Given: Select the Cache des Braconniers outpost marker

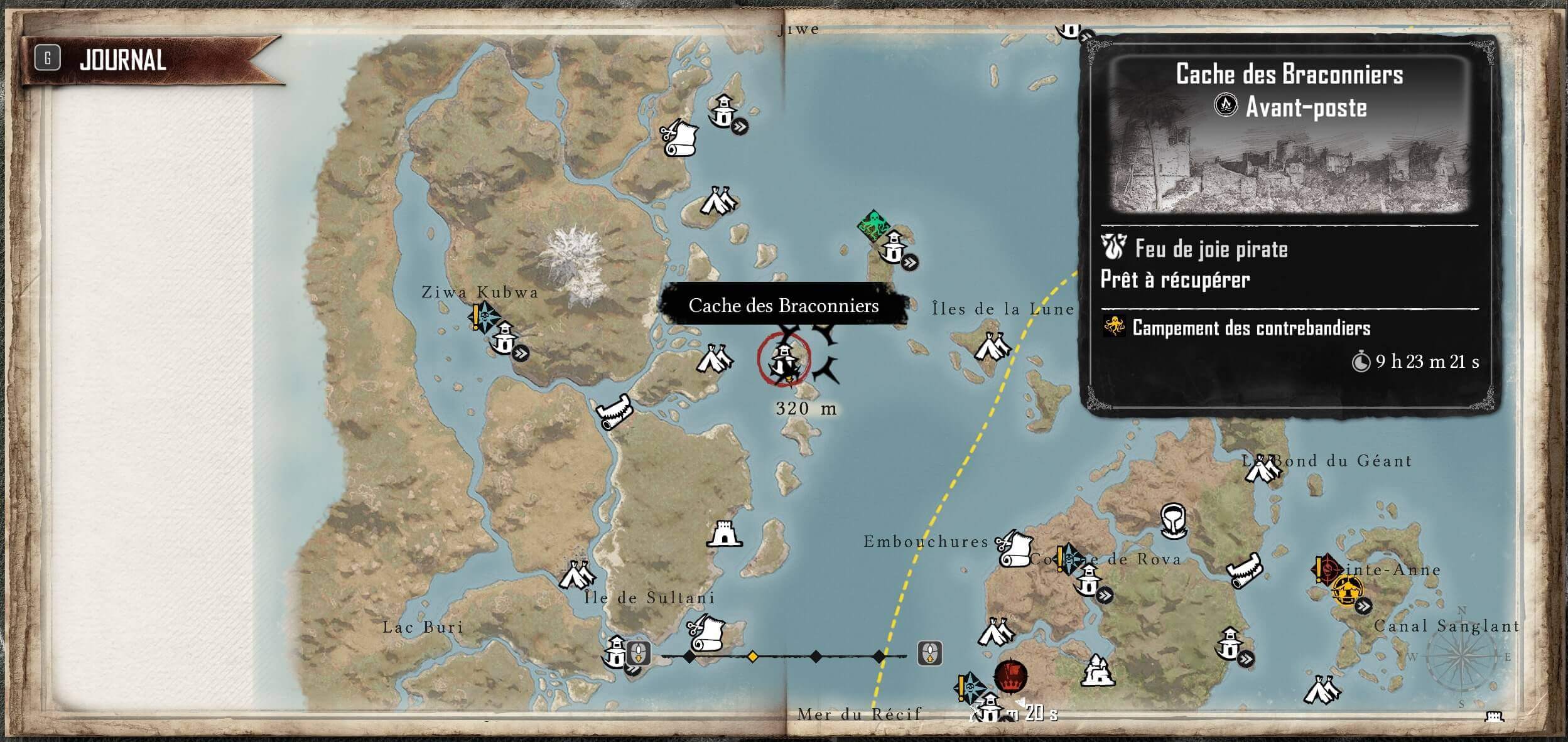Looking at the screenshot, I should (x=784, y=360).
